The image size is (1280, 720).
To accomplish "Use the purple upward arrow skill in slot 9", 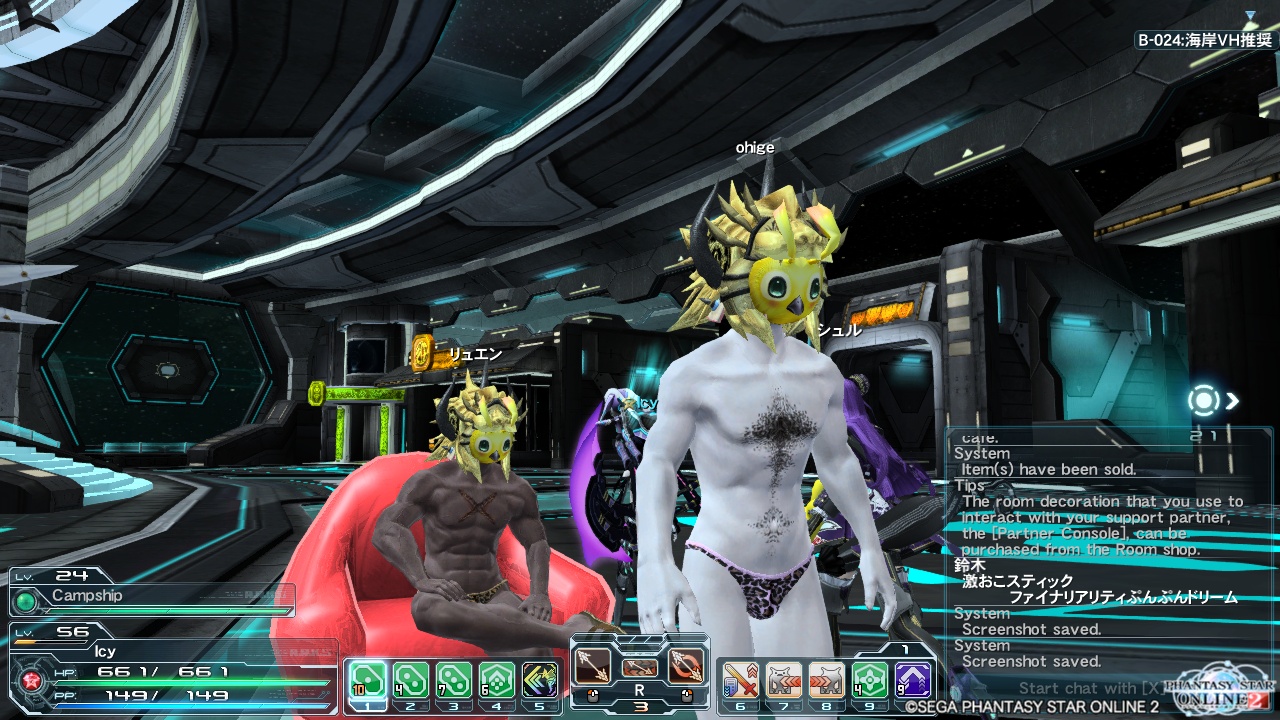I will click(x=913, y=681).
